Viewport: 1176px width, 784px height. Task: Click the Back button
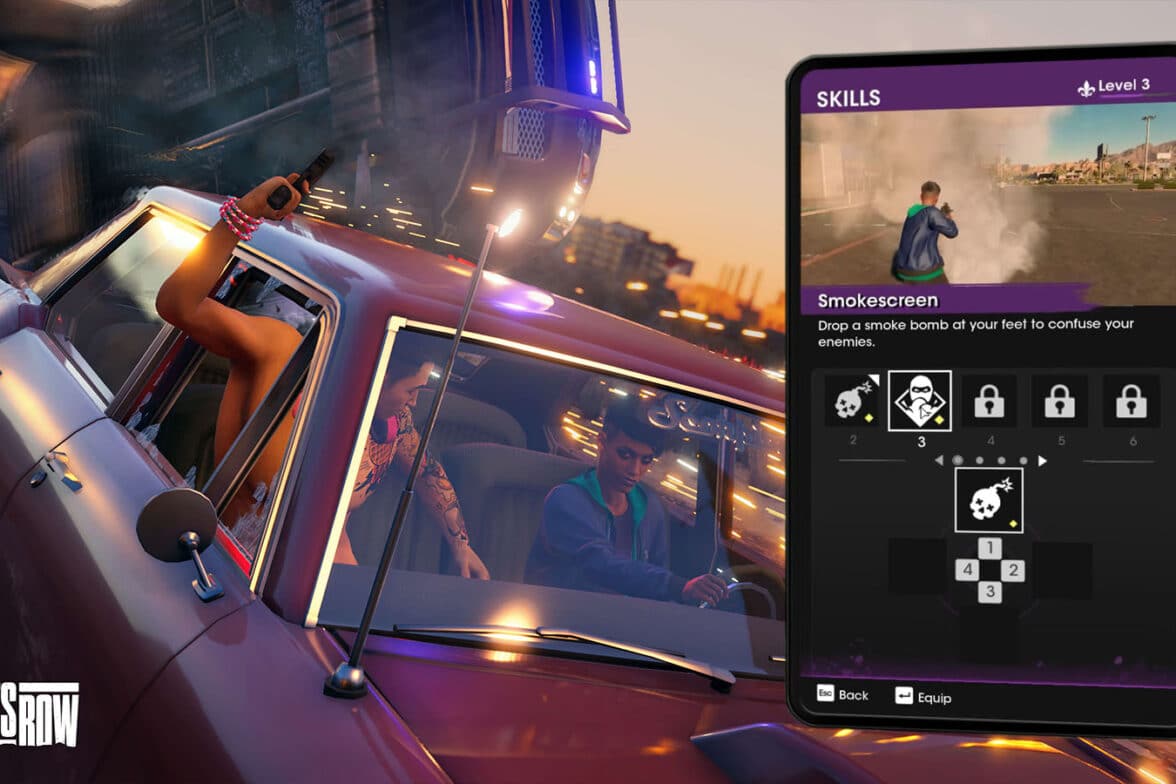(843, 695)
